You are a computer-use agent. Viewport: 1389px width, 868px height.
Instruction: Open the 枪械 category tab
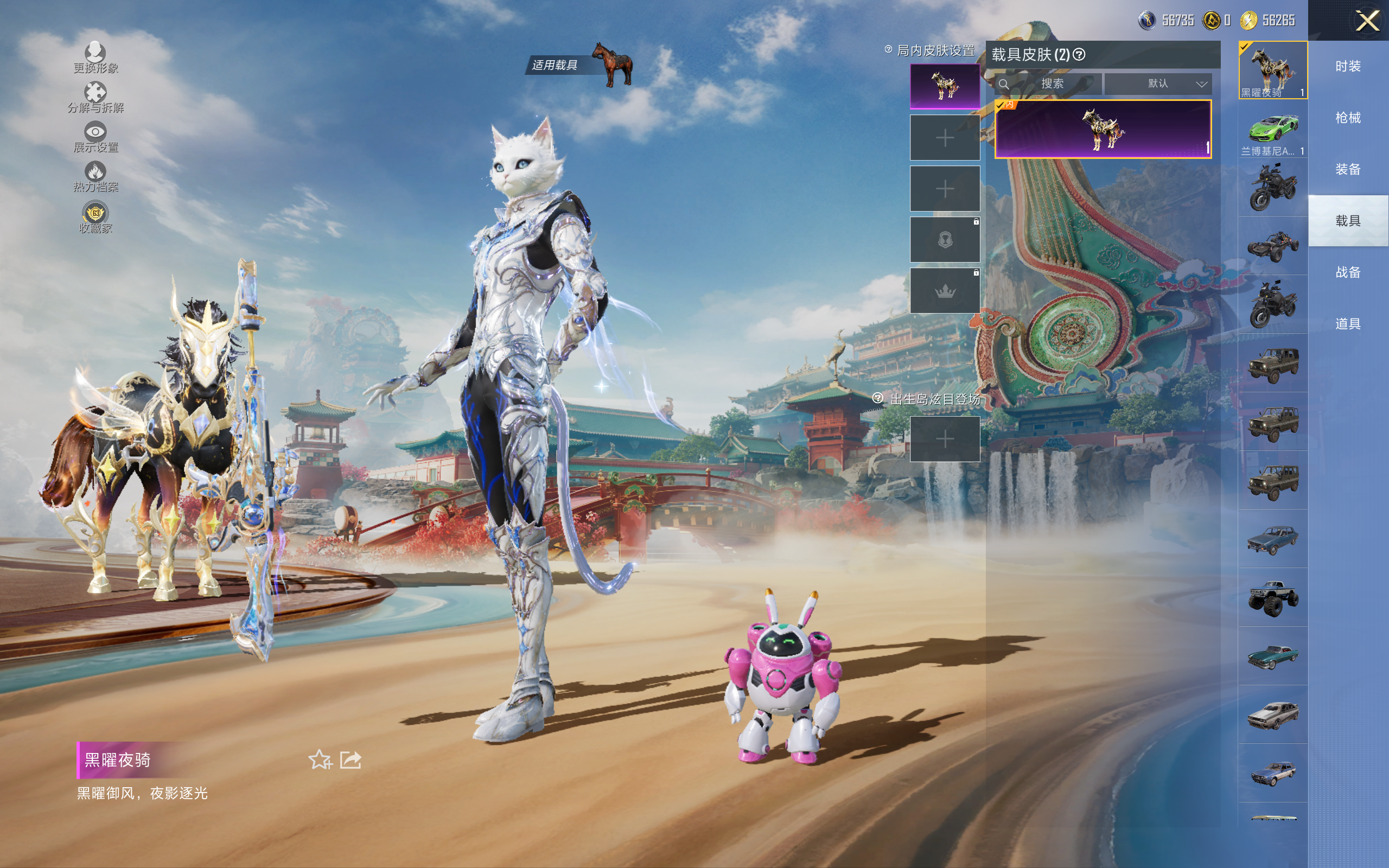[1348, 118]
